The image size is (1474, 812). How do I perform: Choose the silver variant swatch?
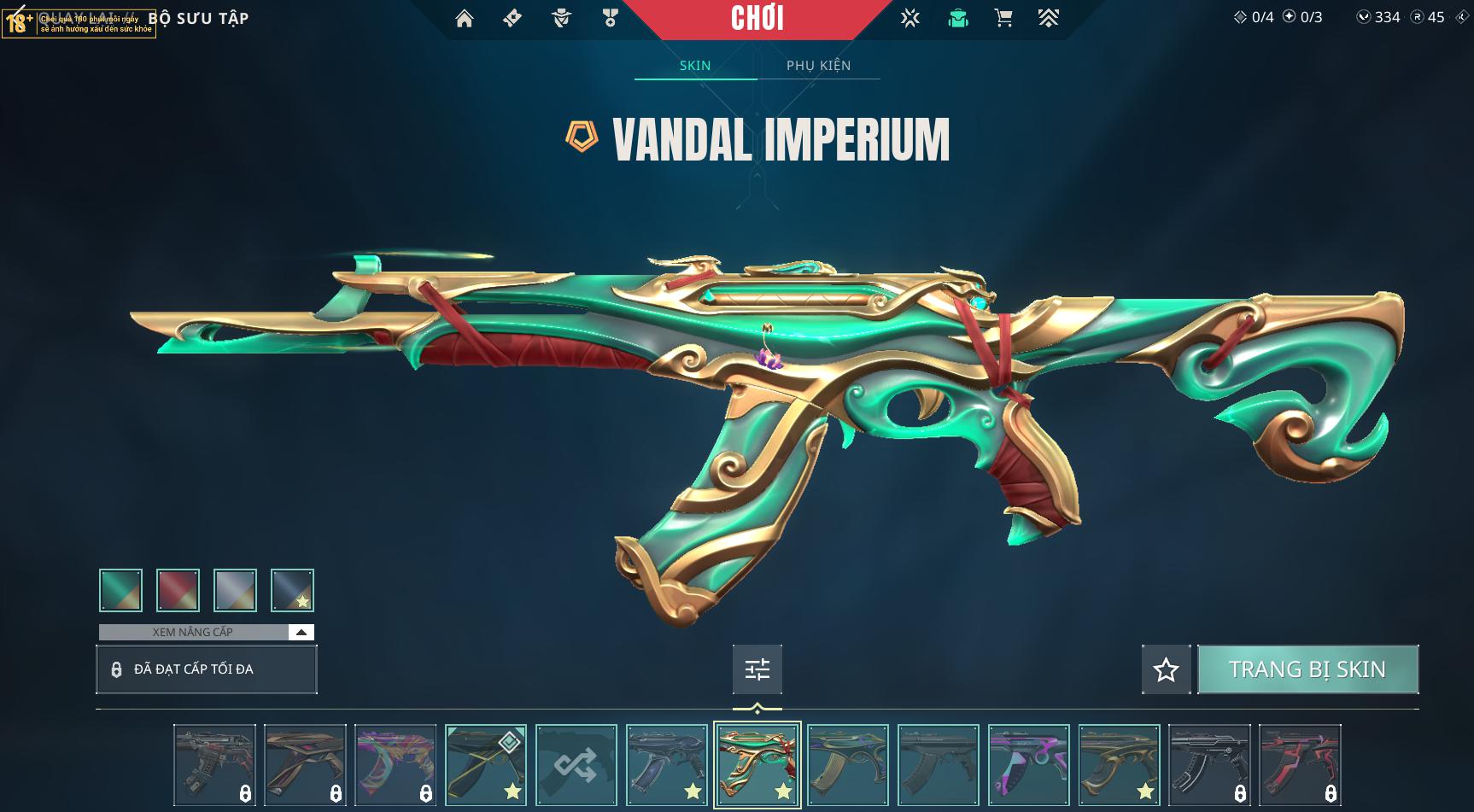(x=235, y=590)
